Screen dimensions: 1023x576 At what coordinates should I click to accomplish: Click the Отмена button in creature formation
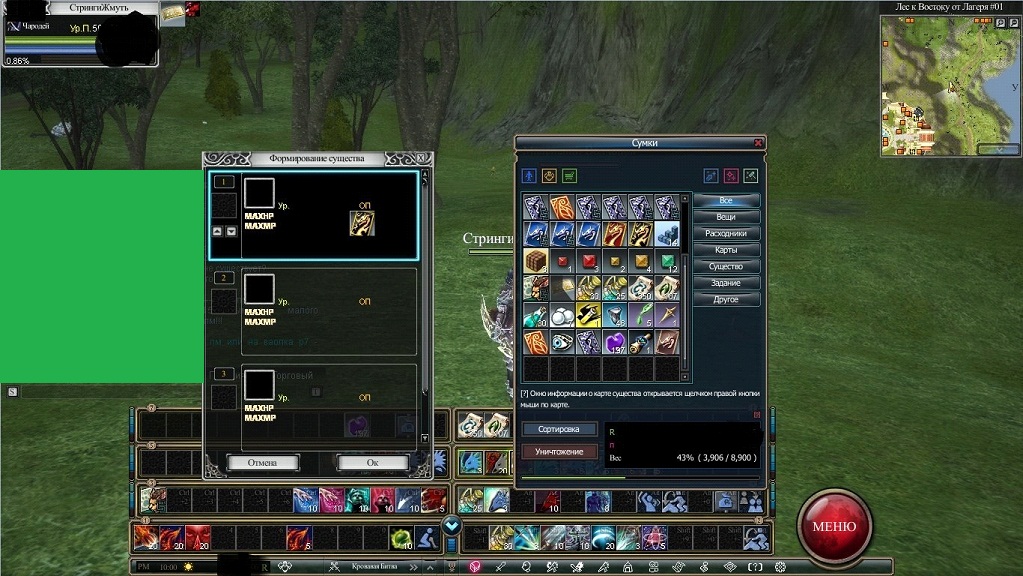pos(263,463)
